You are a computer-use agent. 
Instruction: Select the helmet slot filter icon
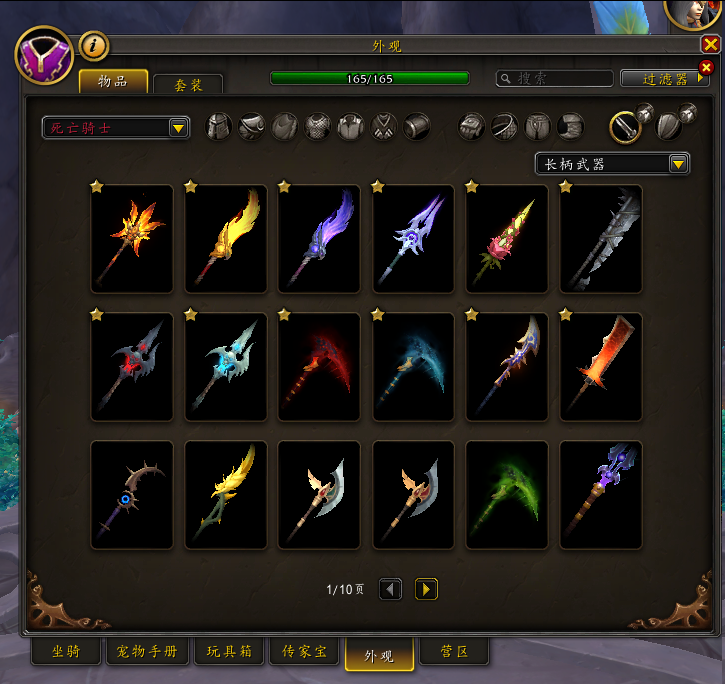point(219,126)
